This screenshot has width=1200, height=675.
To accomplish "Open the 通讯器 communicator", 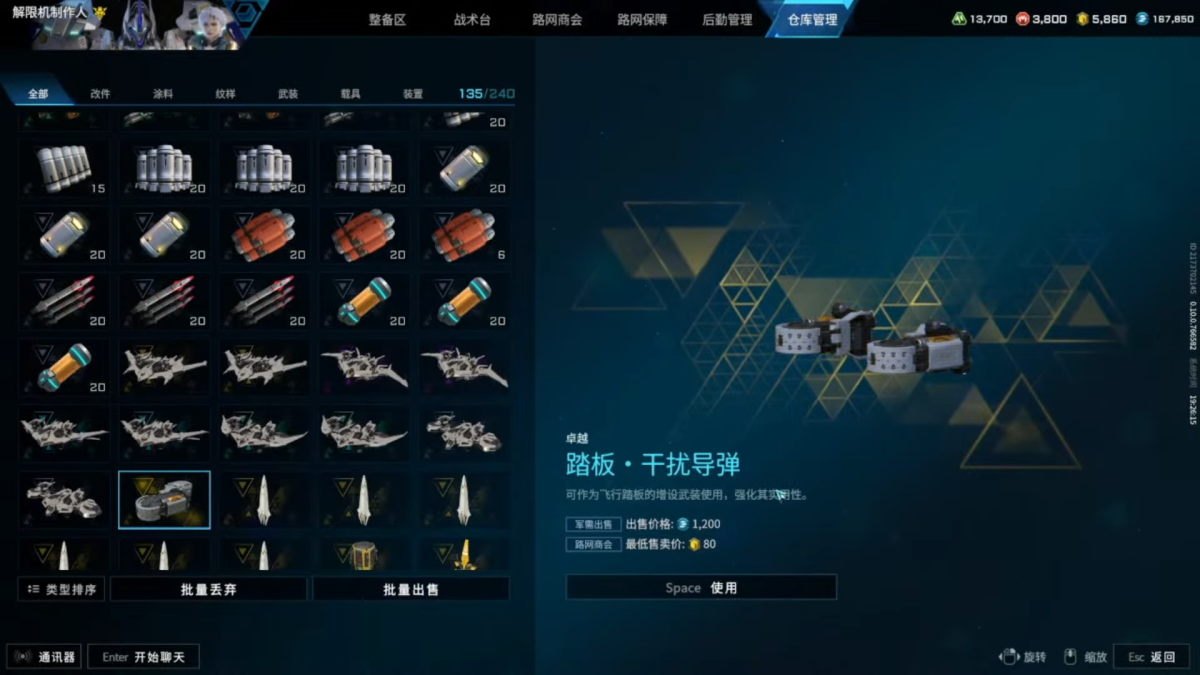I will [x=46, y=657].
